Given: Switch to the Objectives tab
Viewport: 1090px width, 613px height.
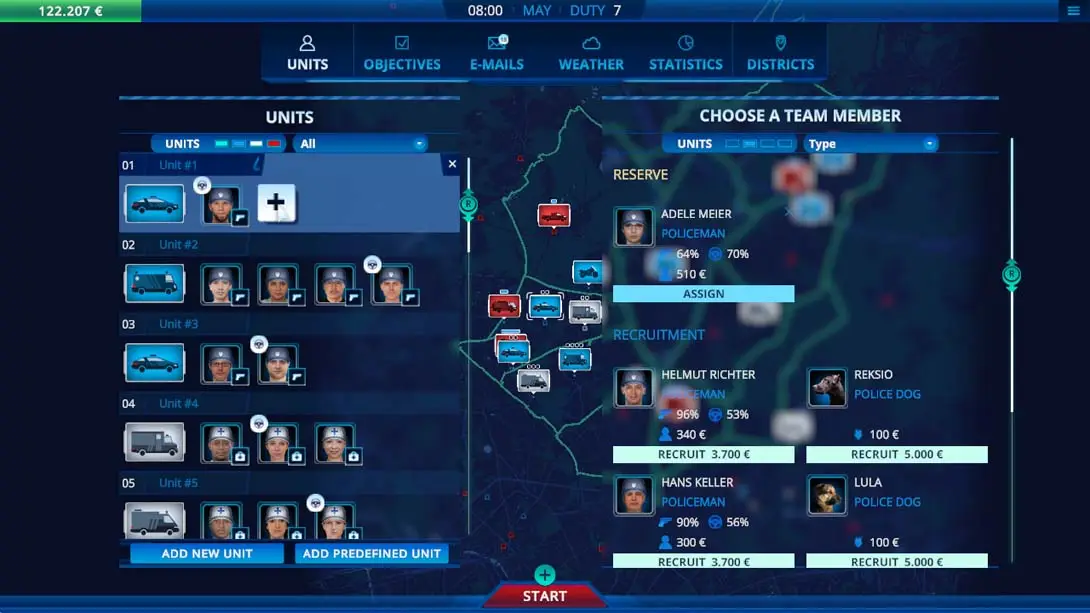Looking at the screenshot, I should click(x=402, y=53).
